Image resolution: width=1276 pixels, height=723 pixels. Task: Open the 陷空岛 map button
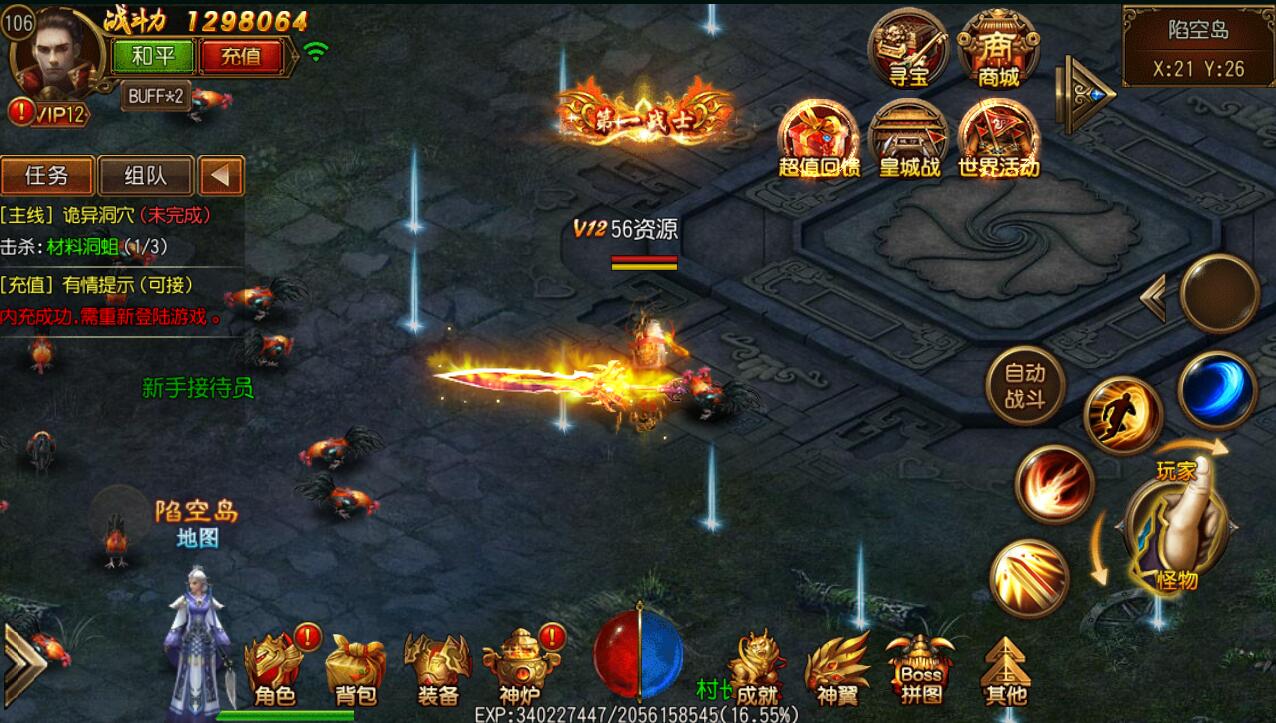coord(196,523)
